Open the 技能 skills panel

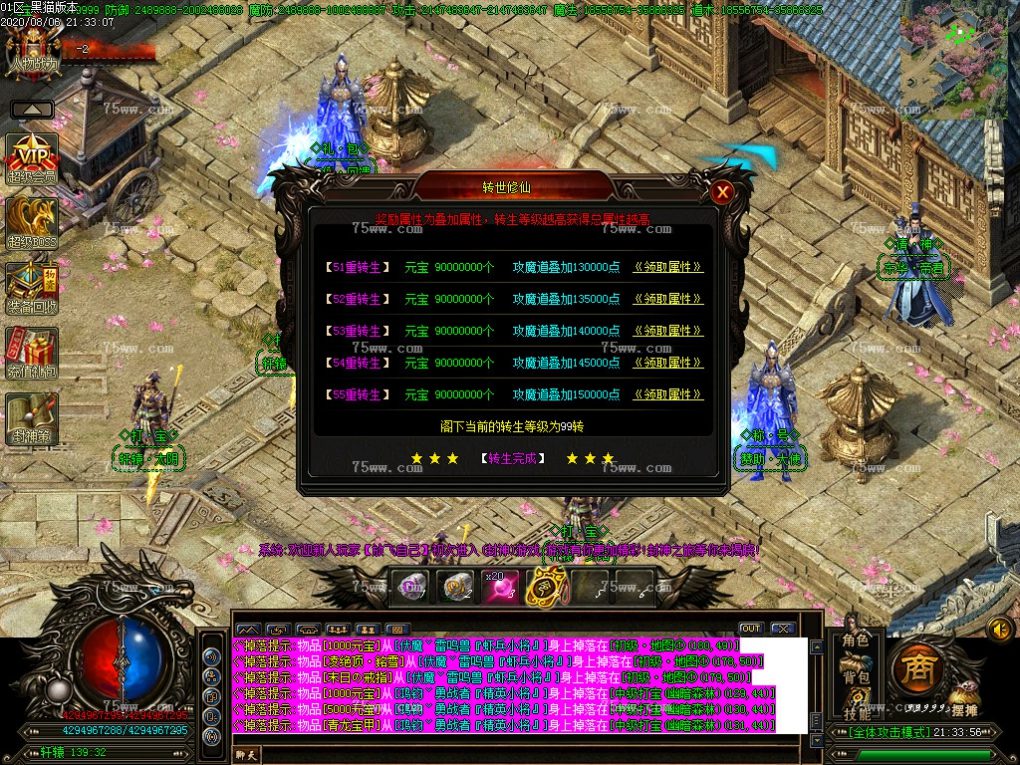click(855, 712)
